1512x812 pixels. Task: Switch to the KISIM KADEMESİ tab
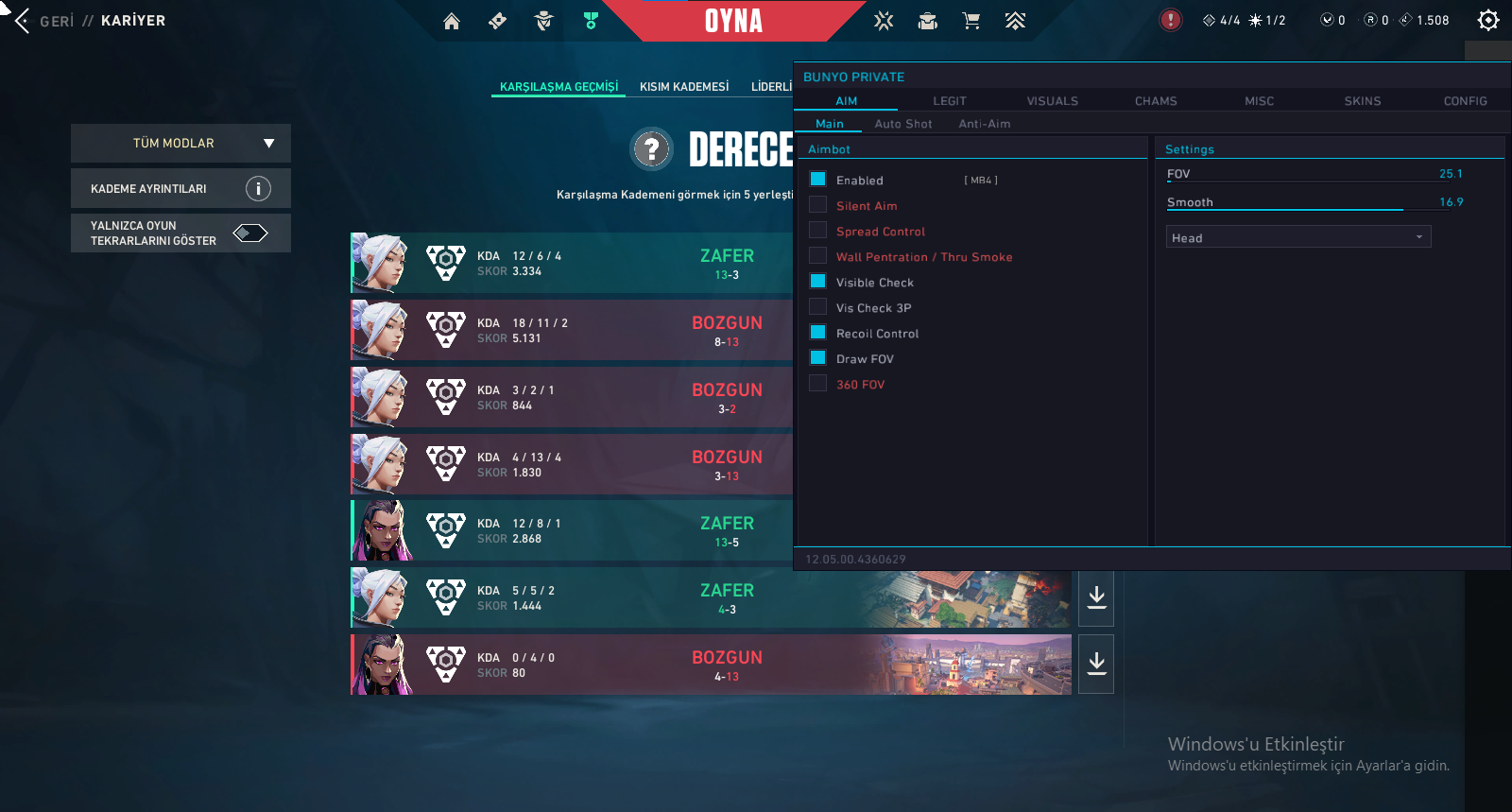tap(684, 87)
